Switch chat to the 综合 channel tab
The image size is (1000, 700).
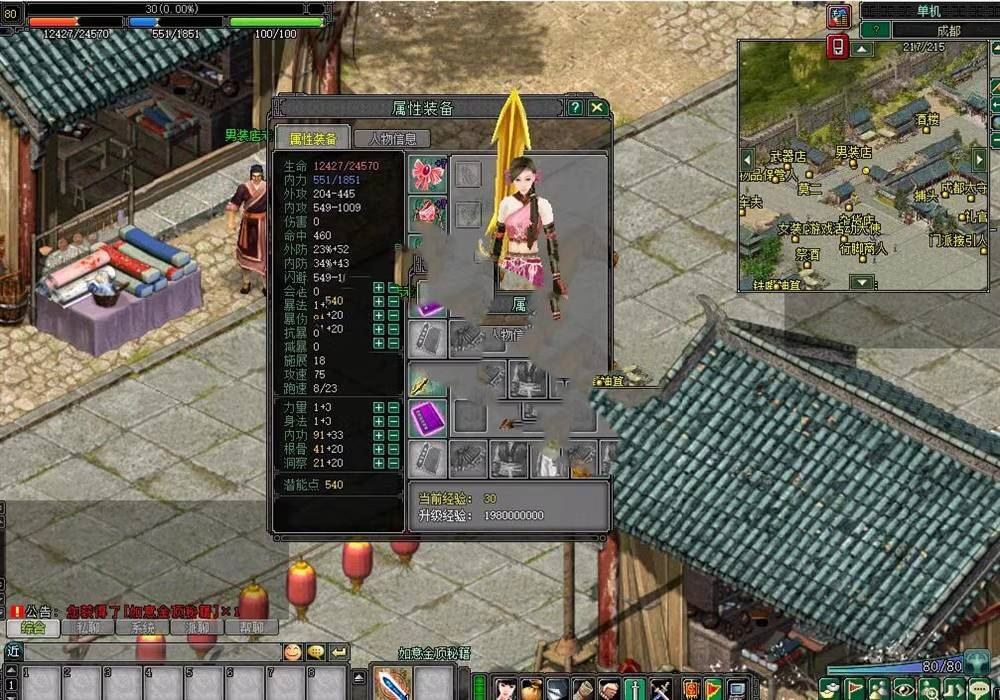point(32,628)
